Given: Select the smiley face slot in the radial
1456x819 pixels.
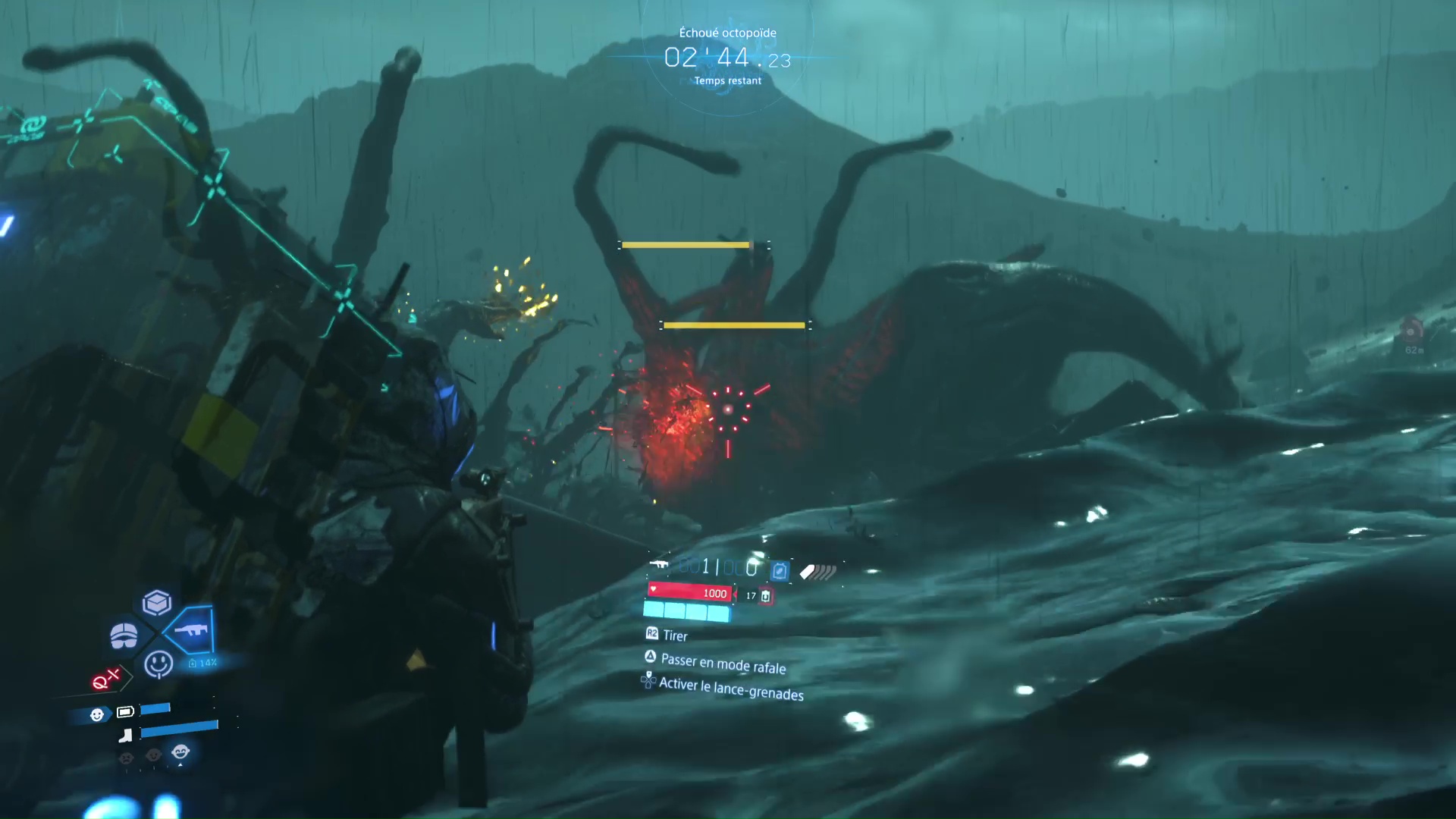Looking at the screenshot, I should 158,664.
